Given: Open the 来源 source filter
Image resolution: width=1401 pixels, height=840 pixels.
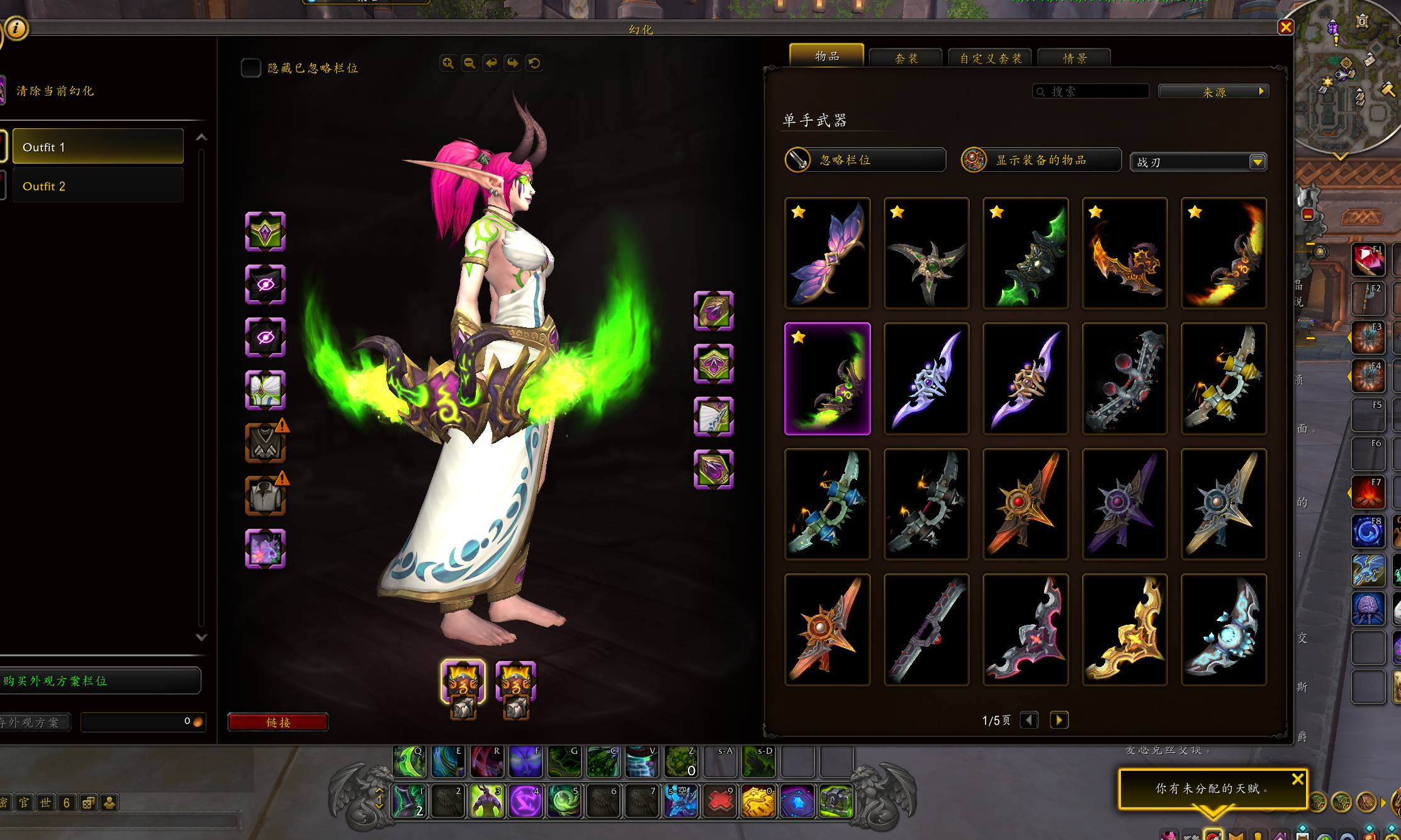Looking at the screenshot, I should (x=1213, y=92).
